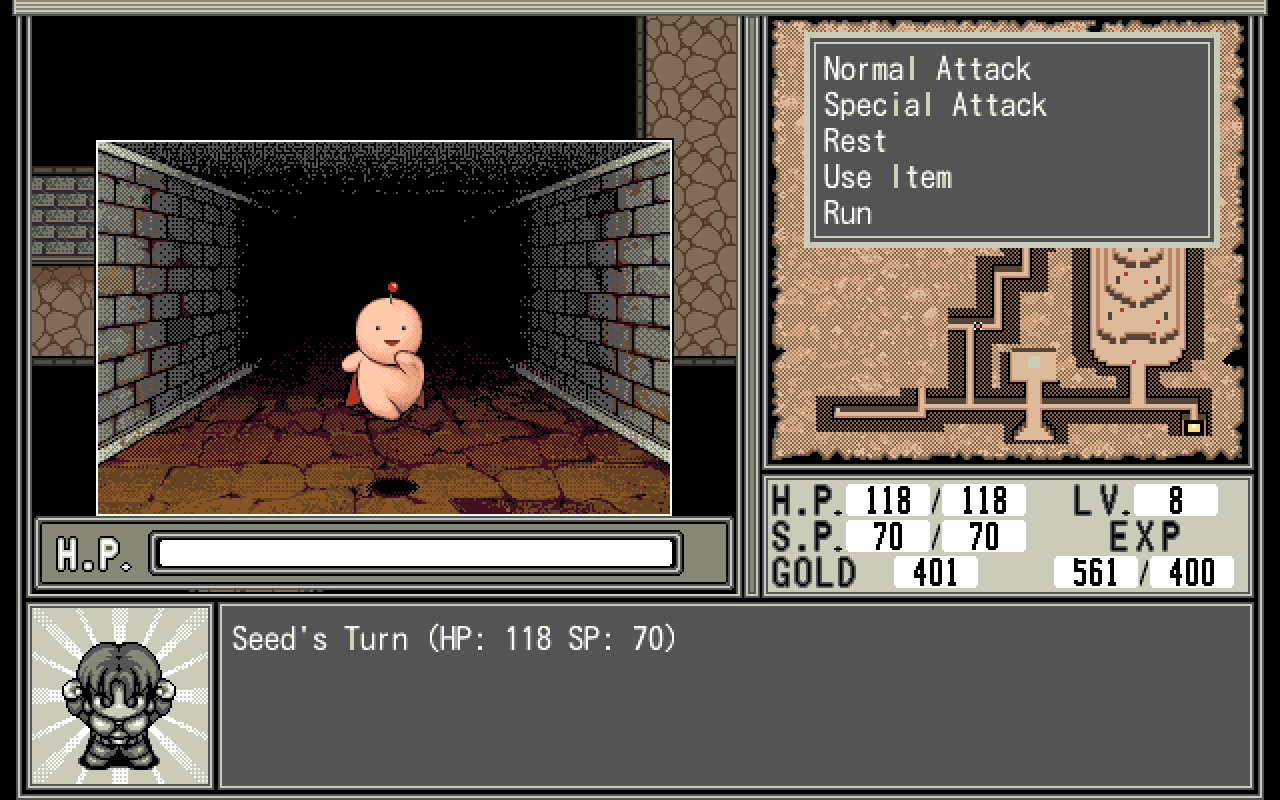This screenshot has width=1280, height=800.
Task: Select the Special Attack command
Action: (x=934, y=105)
